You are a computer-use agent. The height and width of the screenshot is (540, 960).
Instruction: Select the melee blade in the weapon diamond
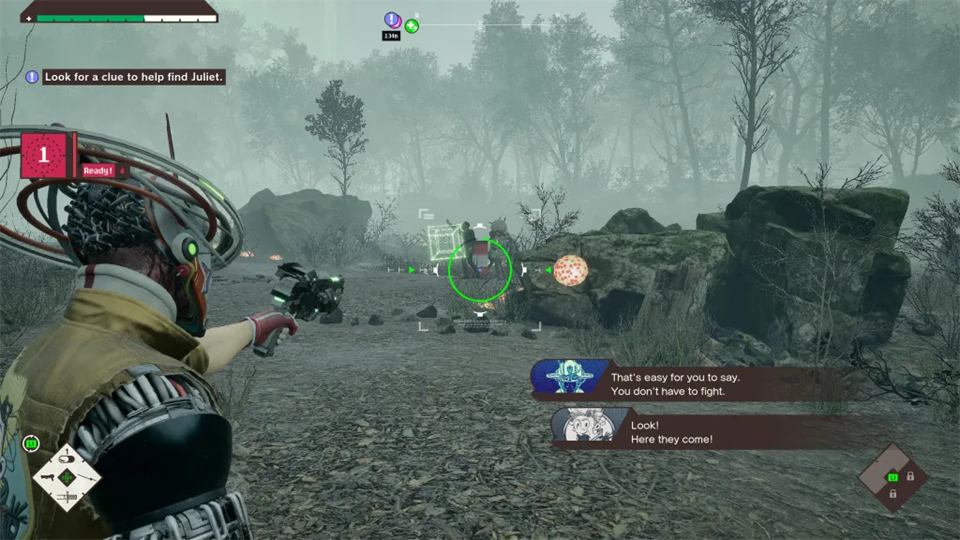67,496
